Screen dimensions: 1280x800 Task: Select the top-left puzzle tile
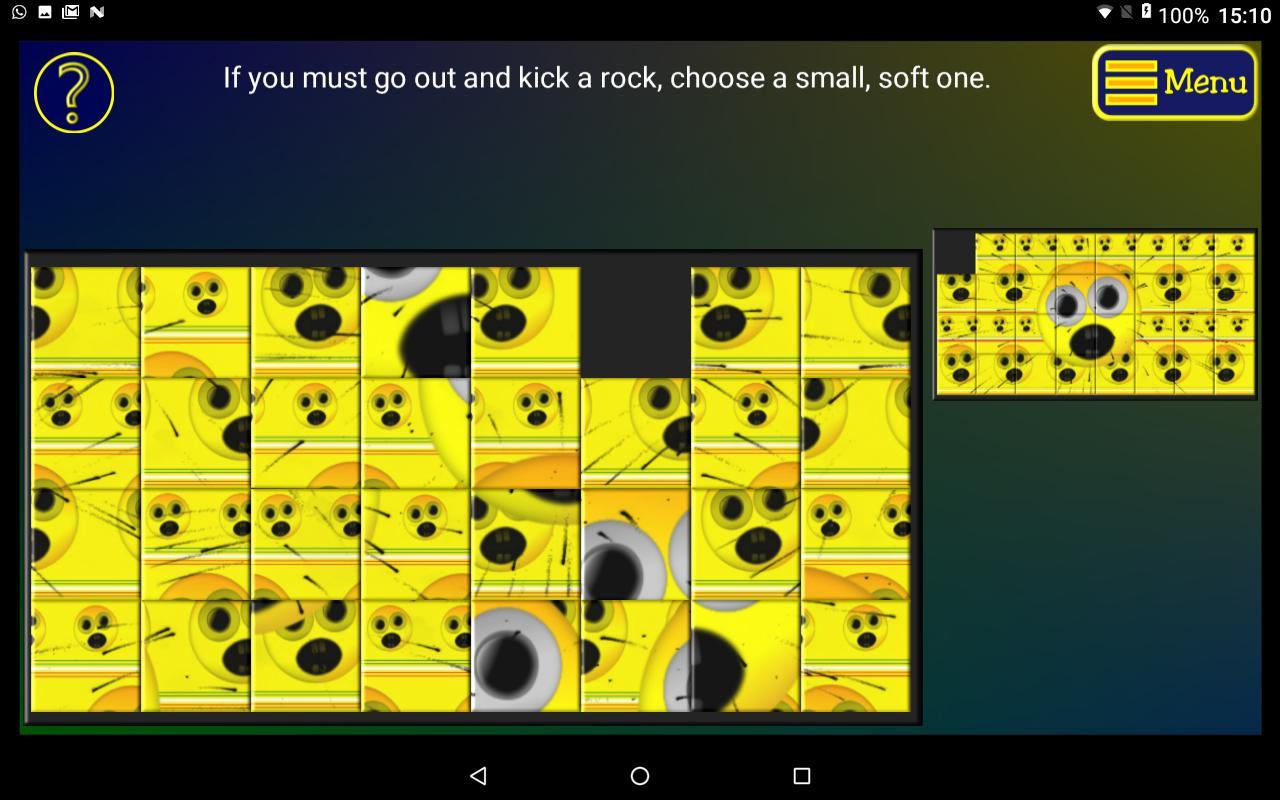86,320
